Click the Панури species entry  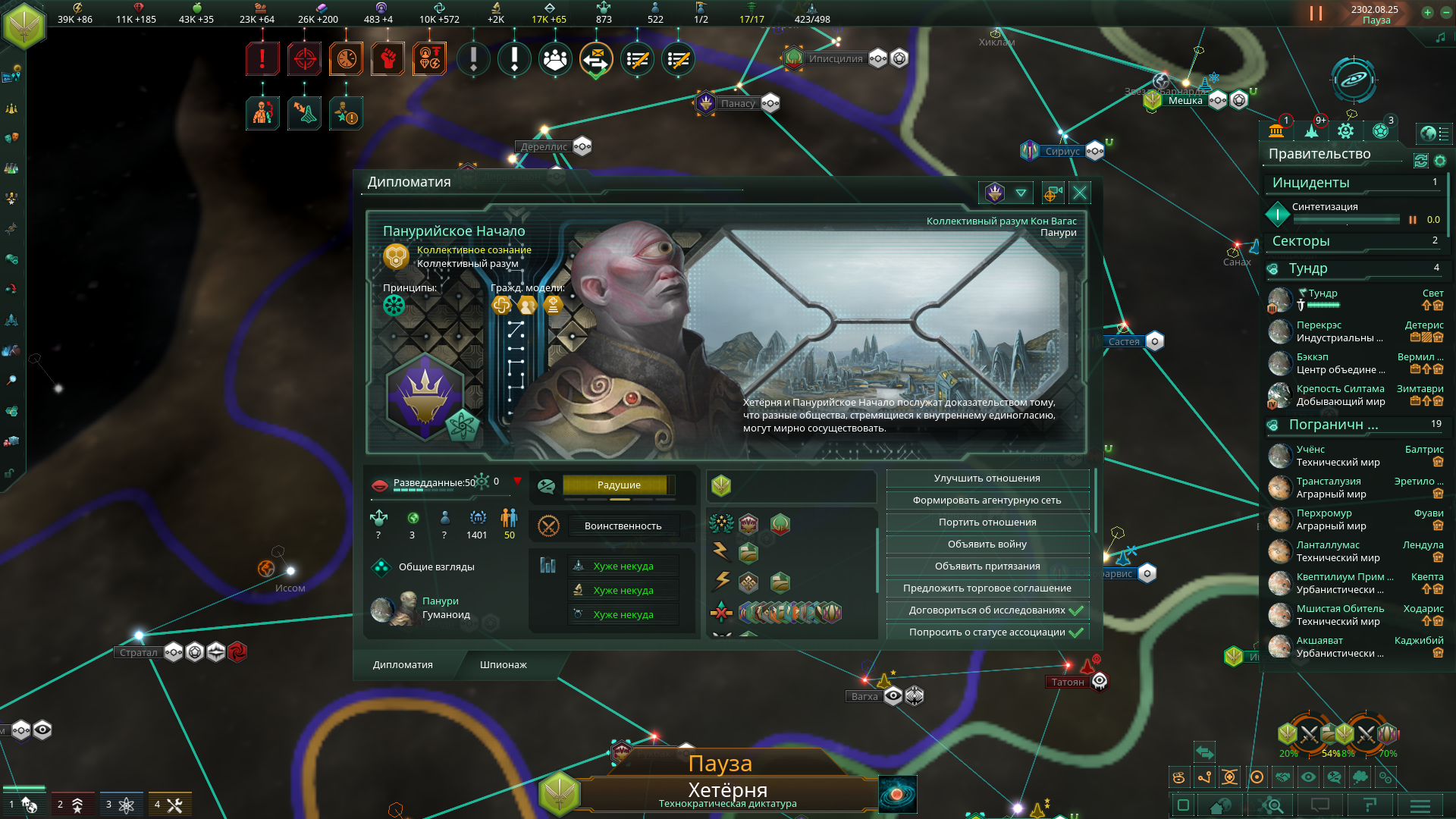pos(440,601)
